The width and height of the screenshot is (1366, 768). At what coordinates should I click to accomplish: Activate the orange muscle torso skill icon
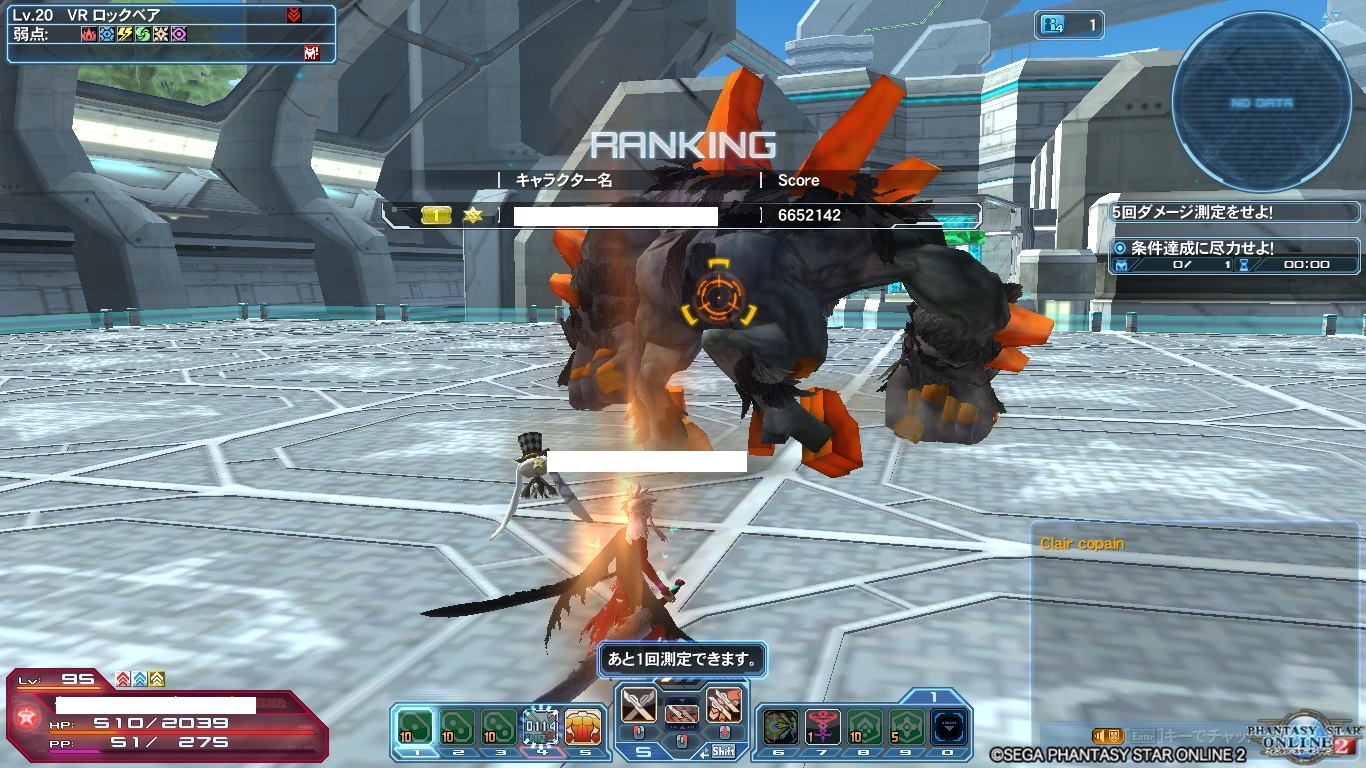tap(583, 725)
